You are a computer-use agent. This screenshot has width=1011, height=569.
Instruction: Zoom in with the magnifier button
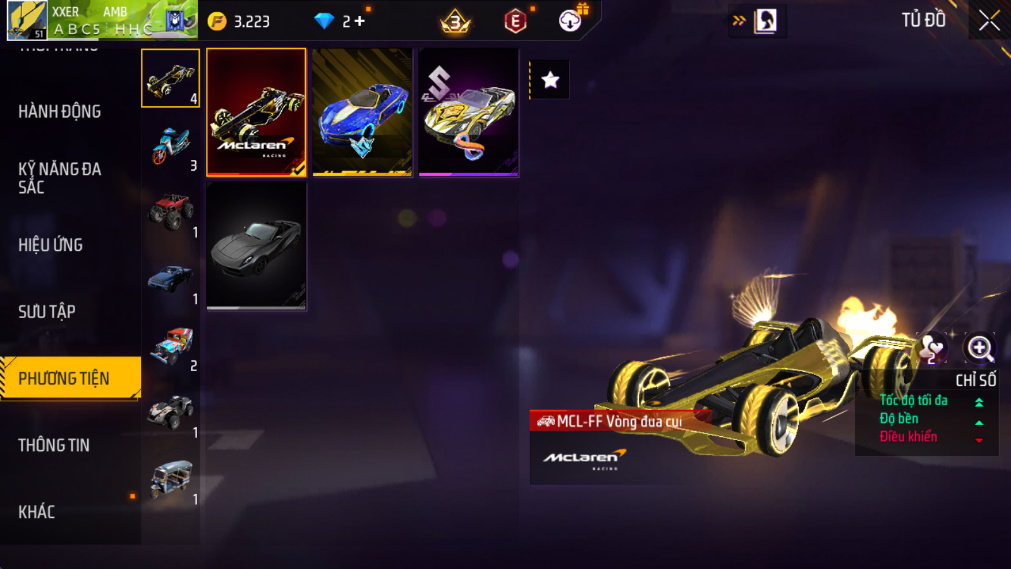980,348
